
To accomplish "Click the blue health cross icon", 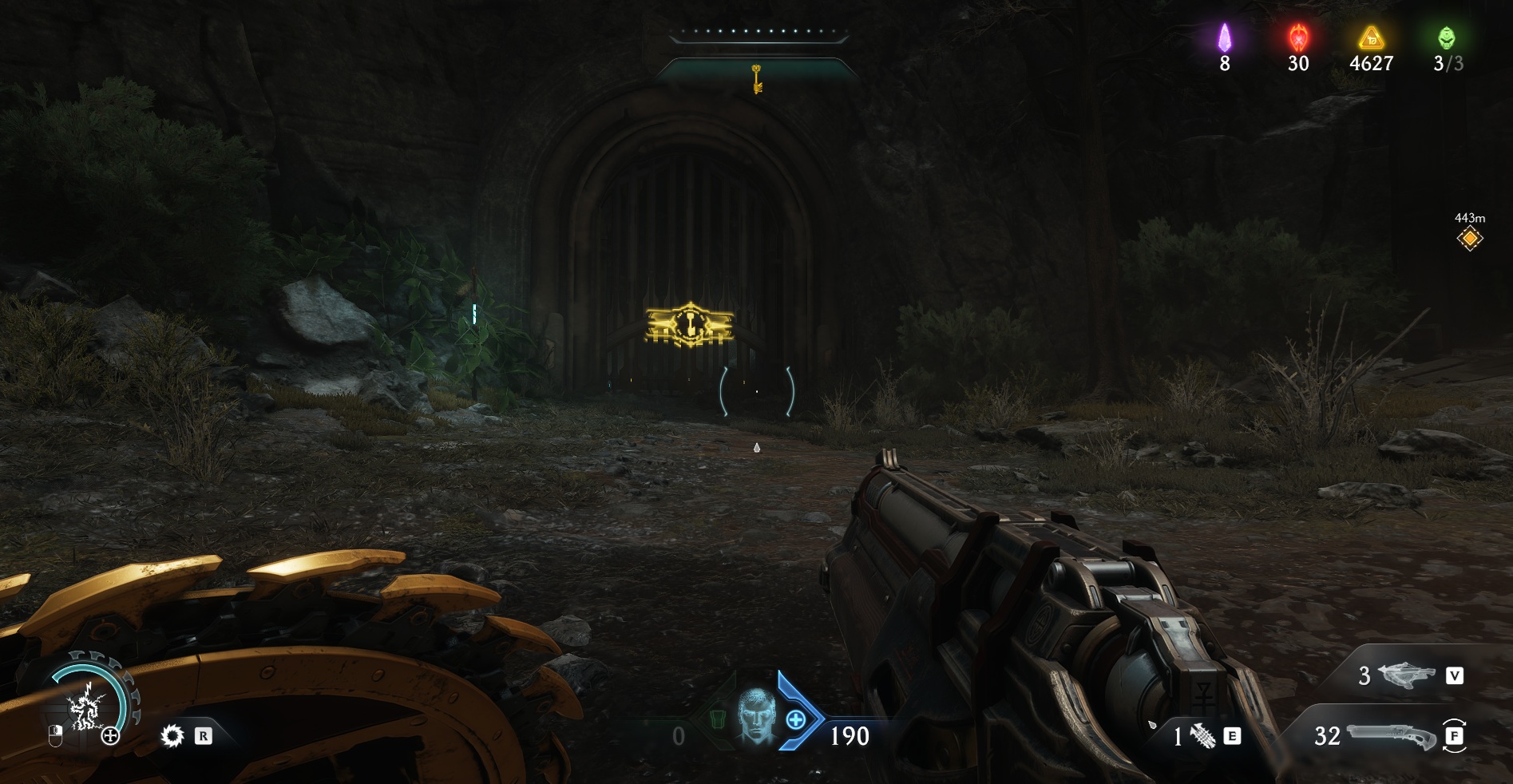I will tap(796, 720).
